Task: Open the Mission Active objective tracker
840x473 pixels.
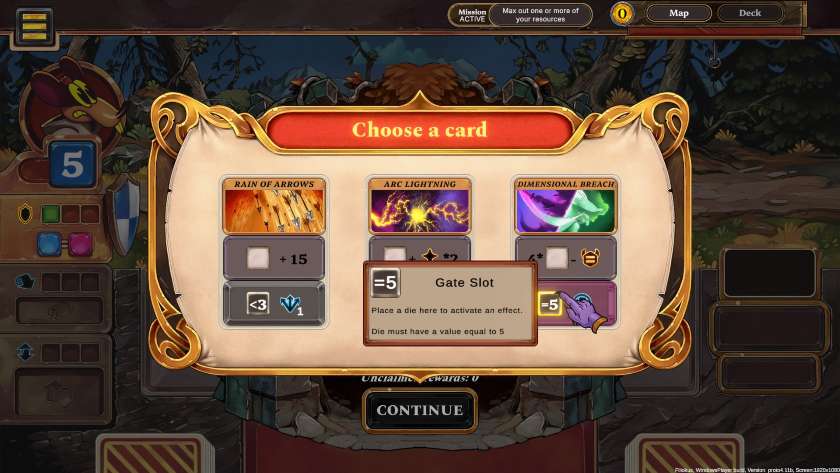Action: pos(520,14)
